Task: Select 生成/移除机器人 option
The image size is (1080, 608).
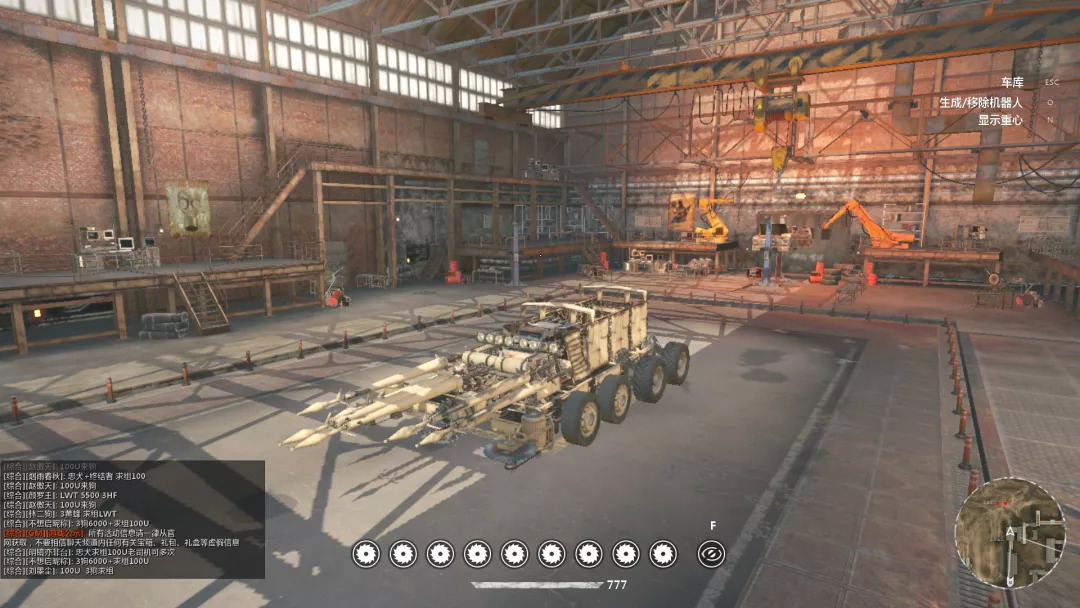Action: (x=980, y=102)
